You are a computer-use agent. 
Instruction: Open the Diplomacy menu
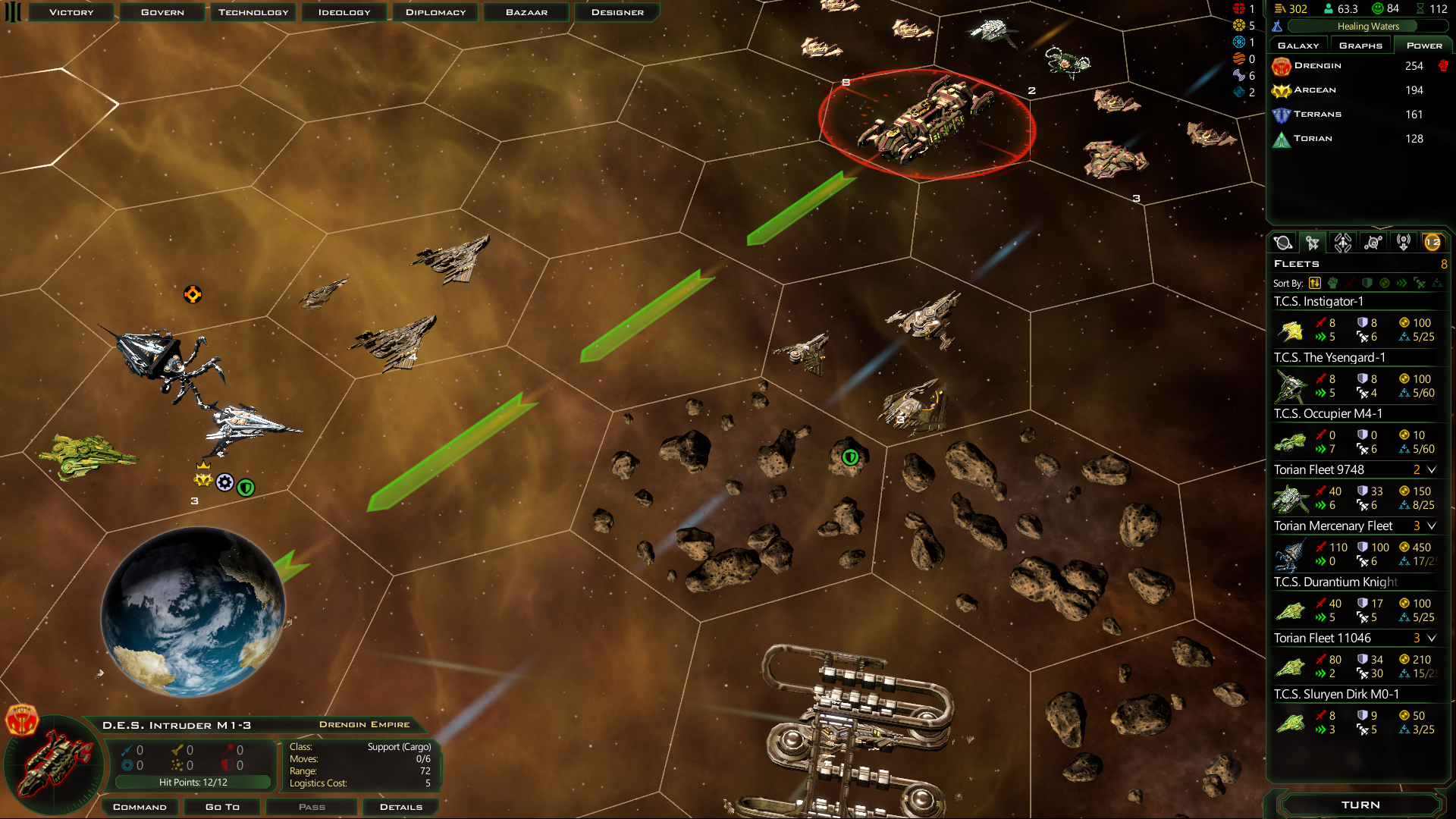pyautogui.click(x=435, y=11)
